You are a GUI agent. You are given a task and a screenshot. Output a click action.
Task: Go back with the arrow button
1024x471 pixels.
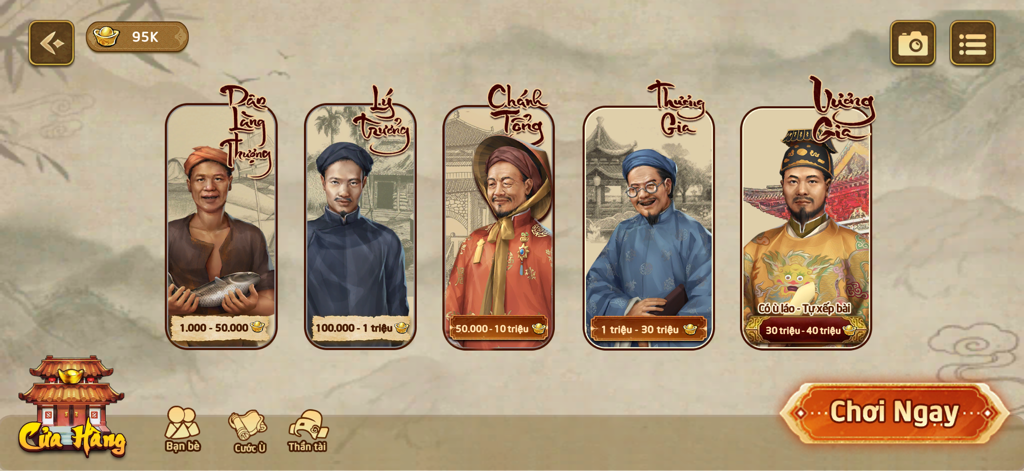point(51,43)
